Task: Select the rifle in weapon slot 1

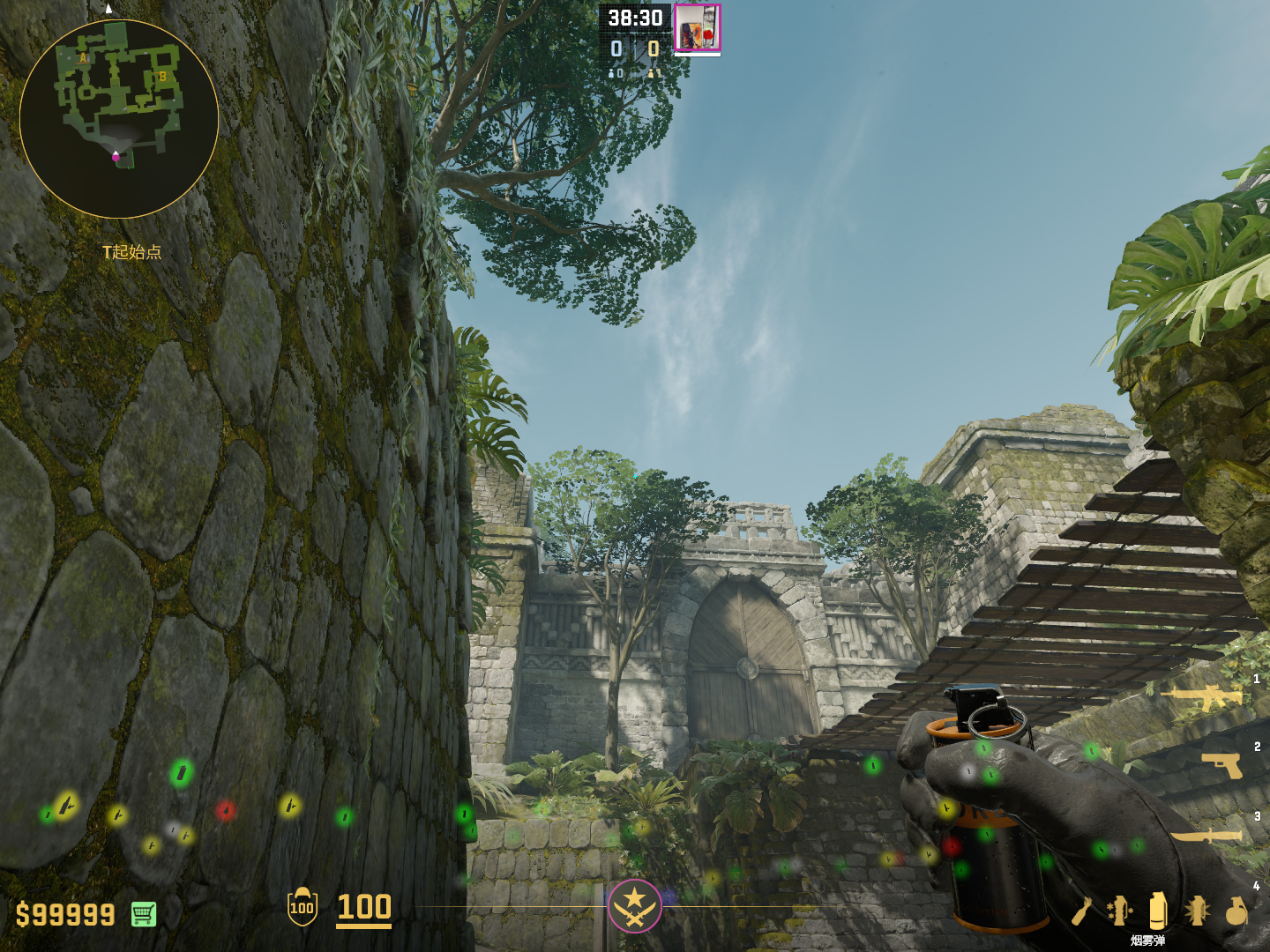Action: coord(1202,697)
